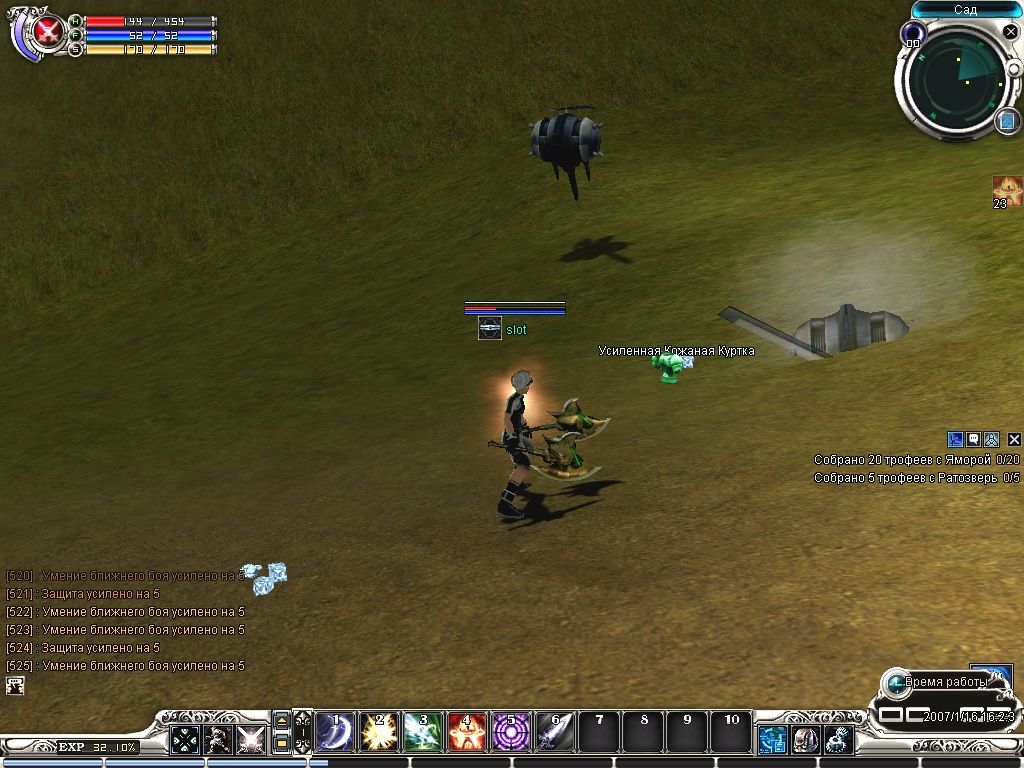Trigger the green strike skill in slot 3
This screenshot has width=1024, height=768.
tap(422, 733)
